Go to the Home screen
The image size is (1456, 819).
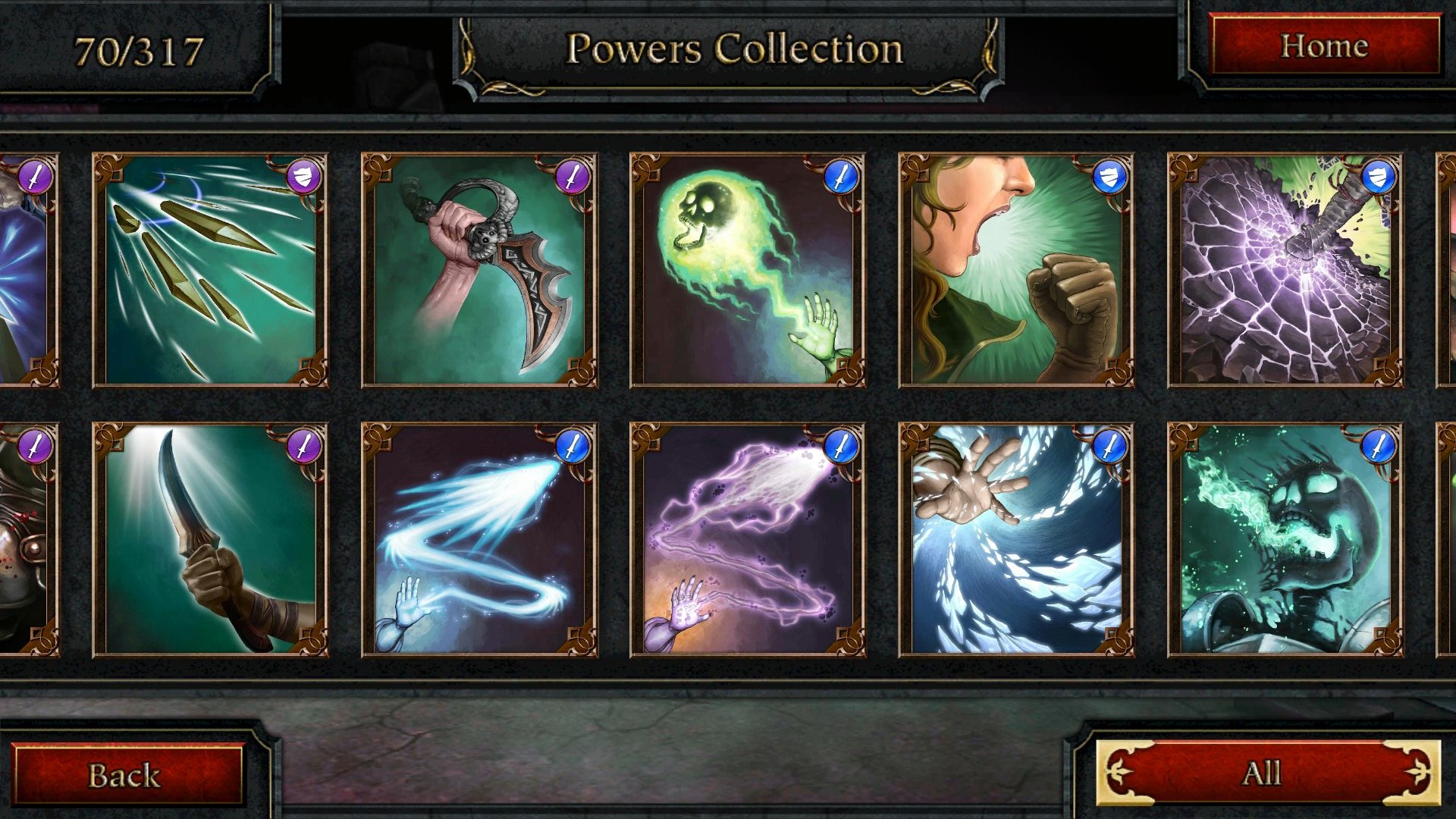point(1324,46)
